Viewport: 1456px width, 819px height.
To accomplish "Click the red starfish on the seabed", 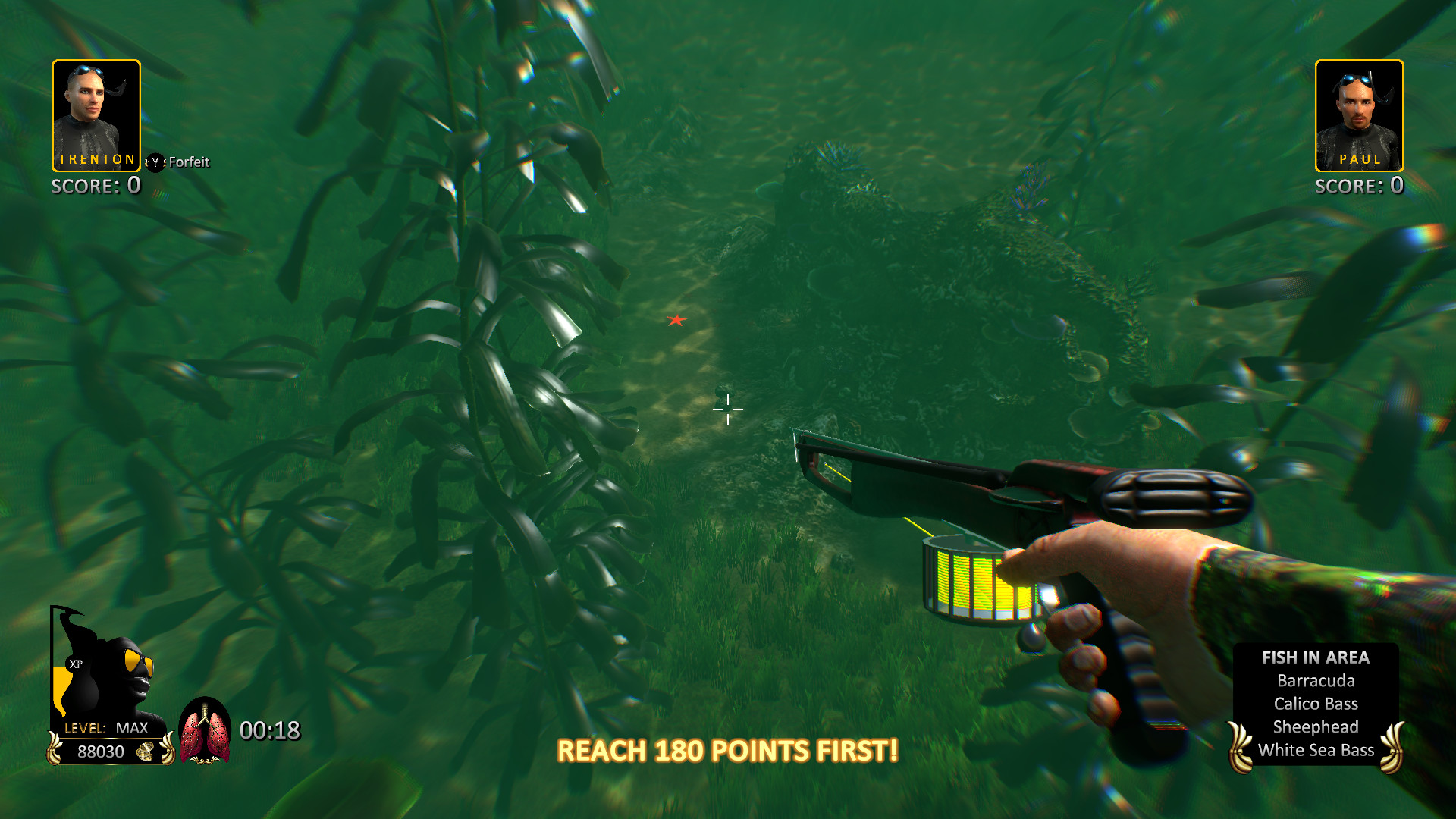I will pos(679,322).
